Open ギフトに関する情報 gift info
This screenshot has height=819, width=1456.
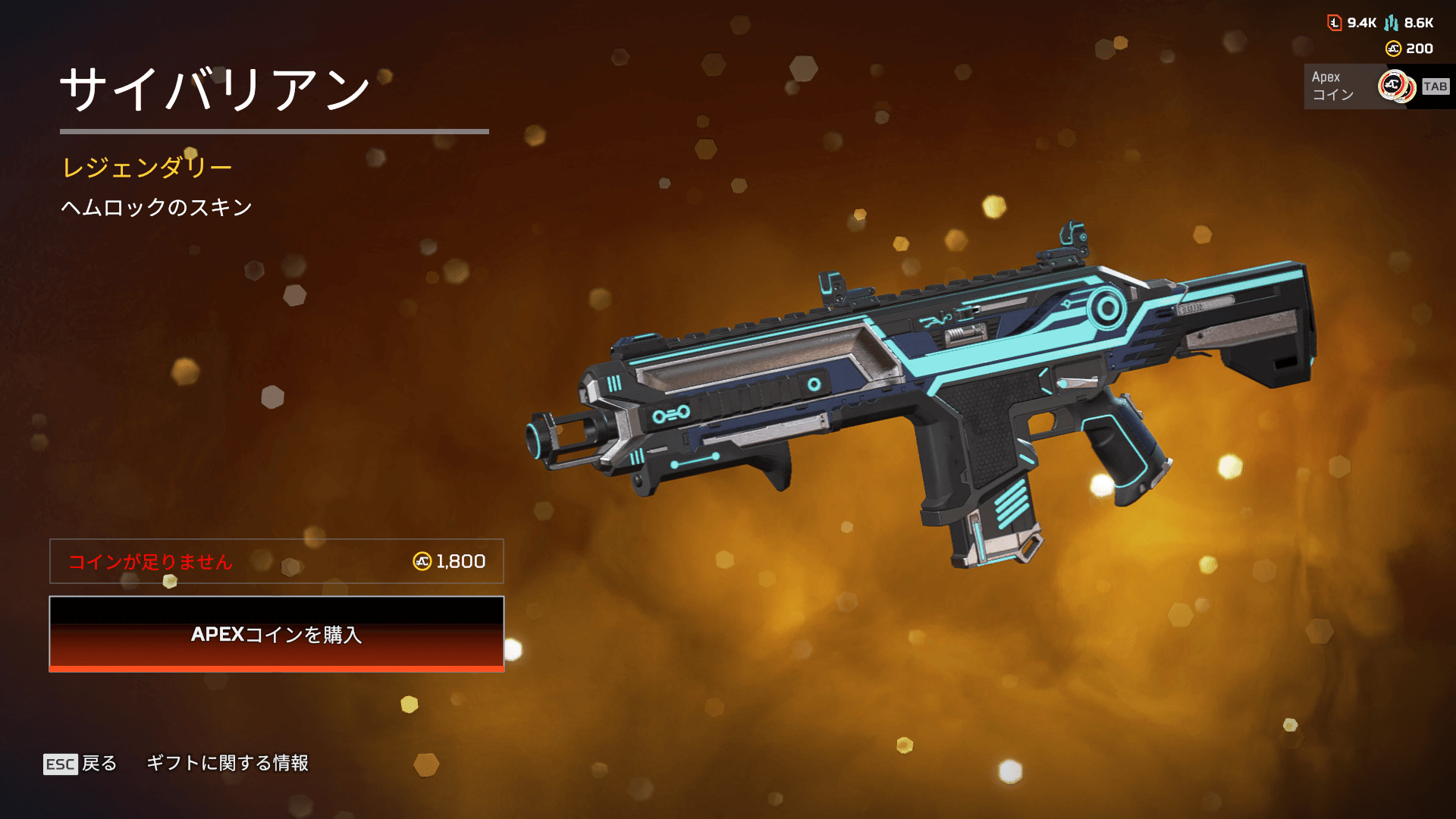(227, 763)
